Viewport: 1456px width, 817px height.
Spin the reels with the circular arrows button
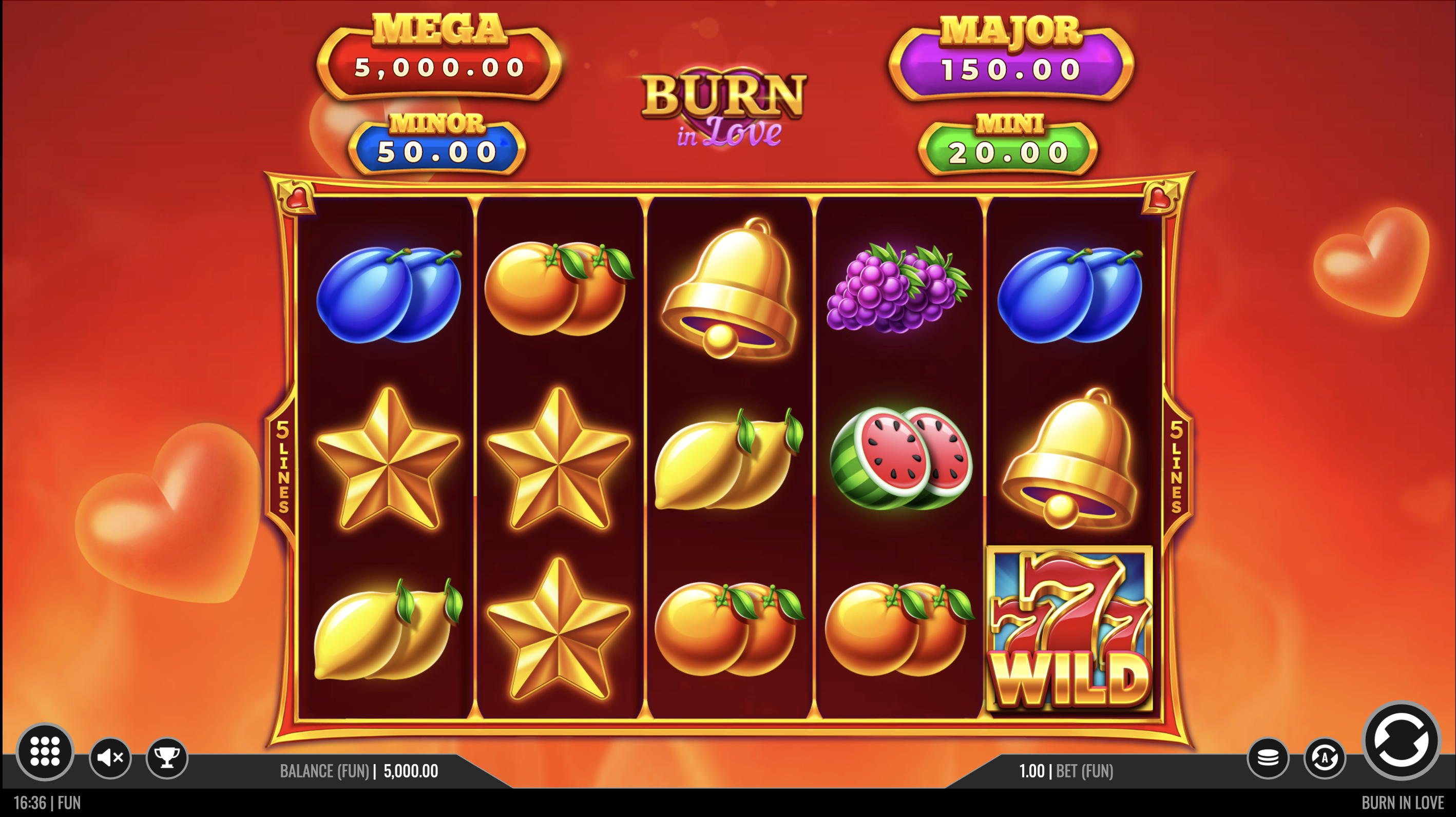pyautogui.click(x=1401, y=740)
